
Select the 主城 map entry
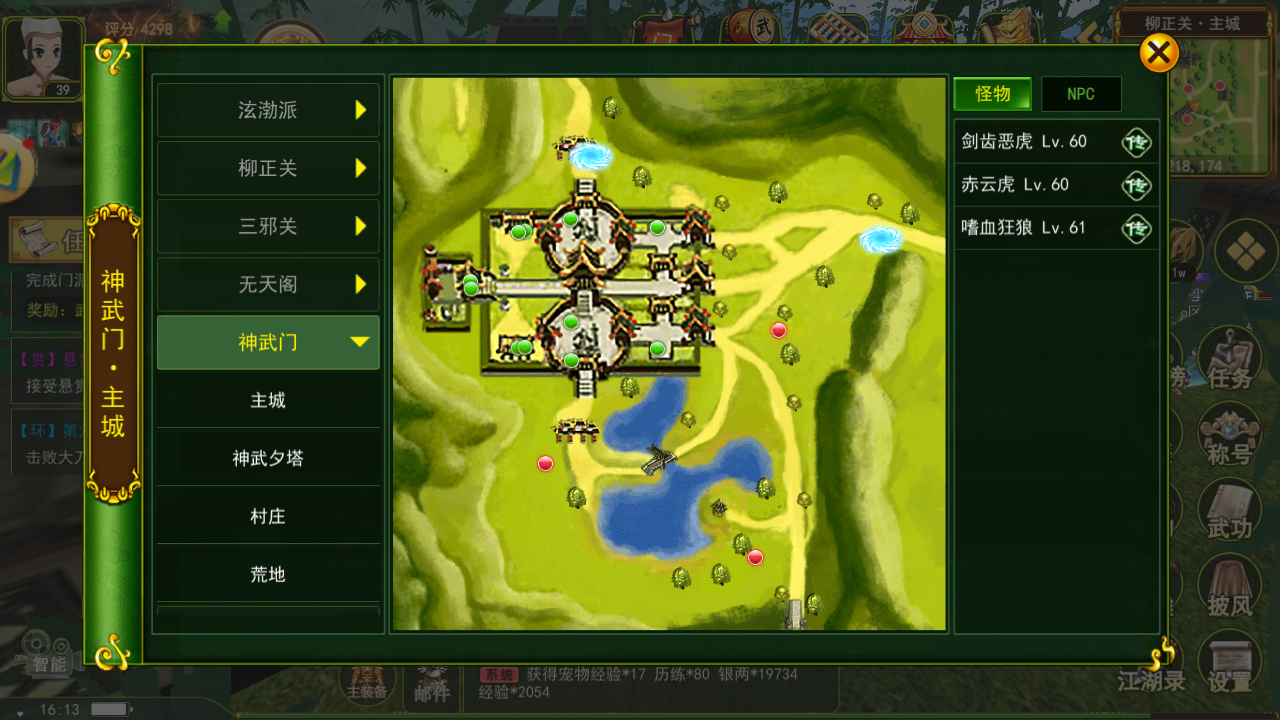pyautogui.click(x=267, y=399)
